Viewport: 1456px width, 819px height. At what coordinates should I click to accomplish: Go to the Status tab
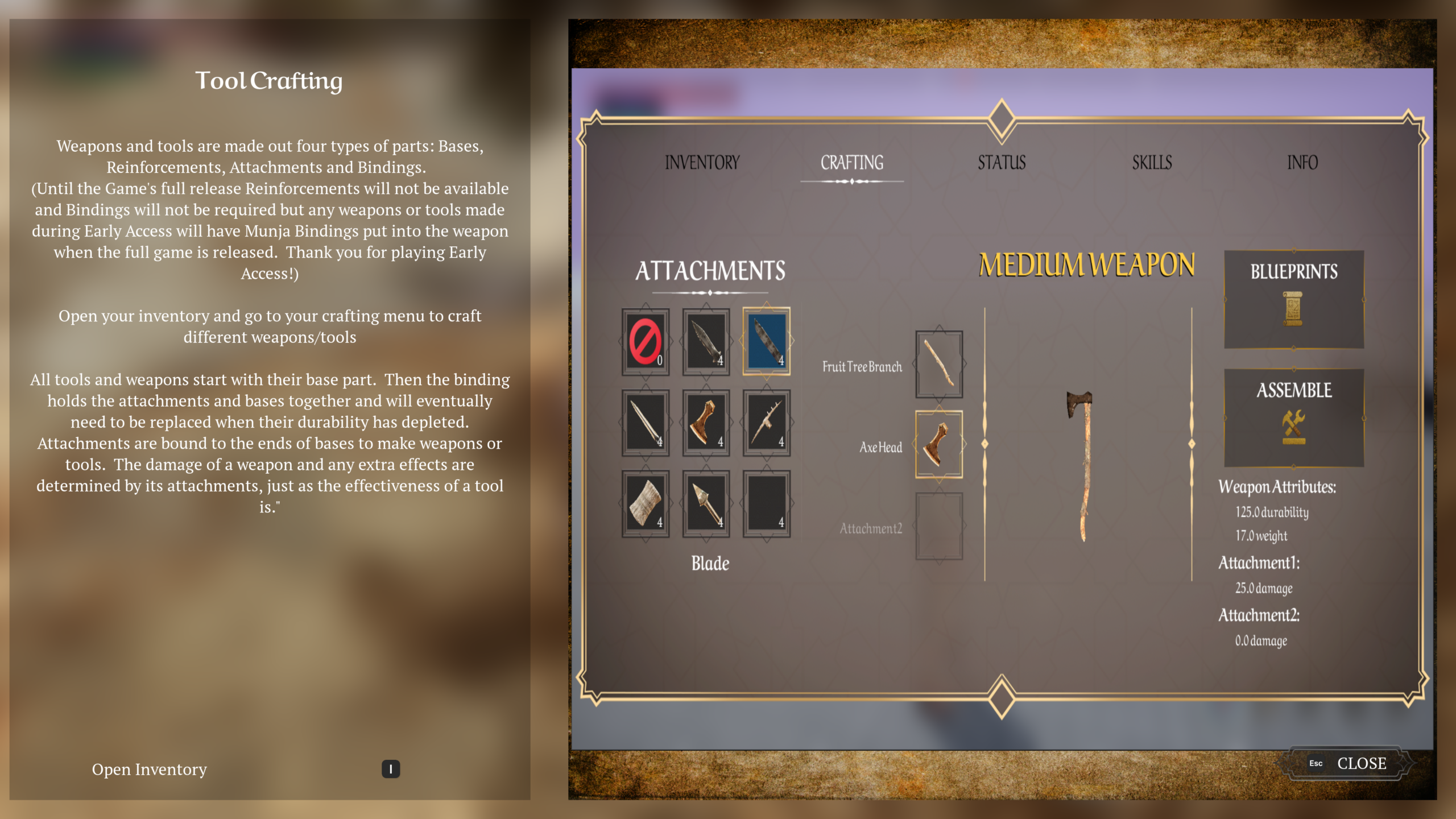pos(1002,163)
